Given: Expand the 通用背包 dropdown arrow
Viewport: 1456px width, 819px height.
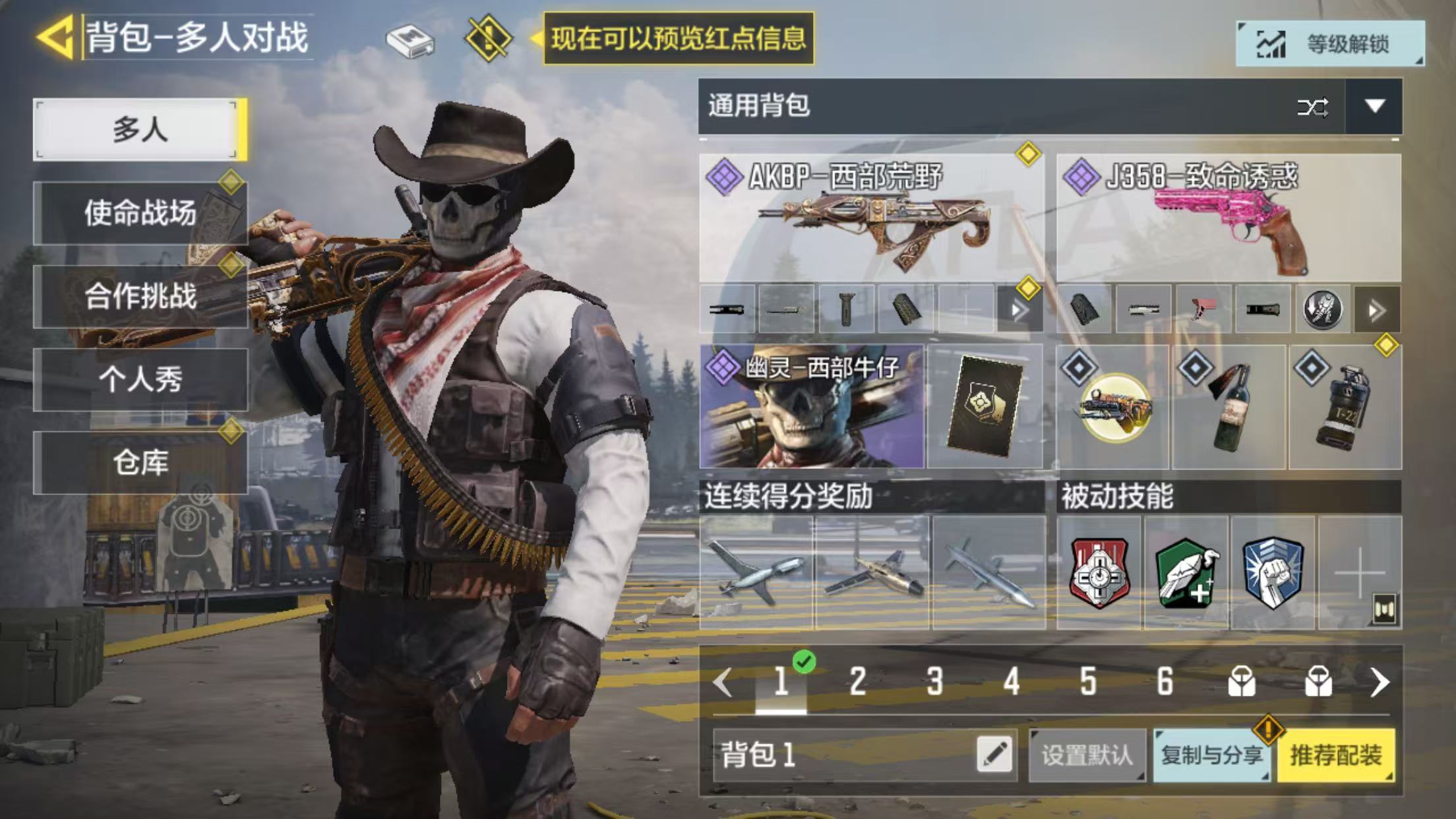Looking at the screenshot, I should point(1374,106).
